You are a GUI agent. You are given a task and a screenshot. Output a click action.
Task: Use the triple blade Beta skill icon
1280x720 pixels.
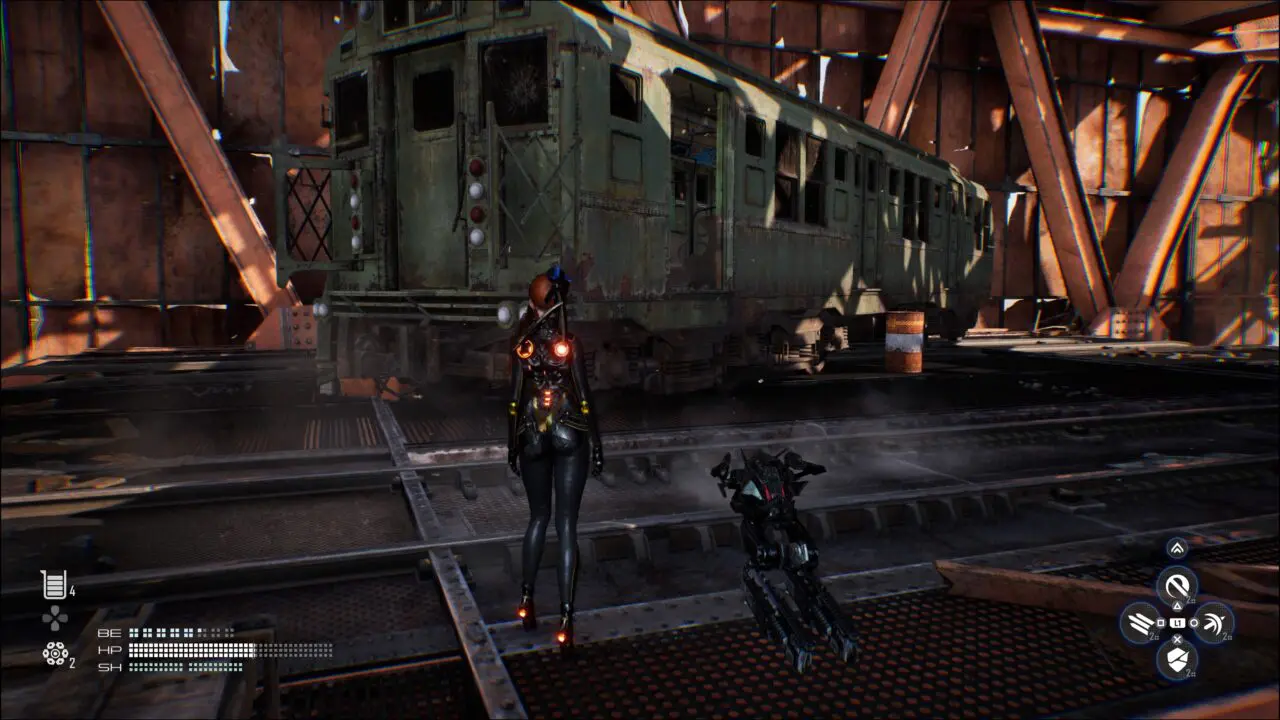click(1141, 623)
